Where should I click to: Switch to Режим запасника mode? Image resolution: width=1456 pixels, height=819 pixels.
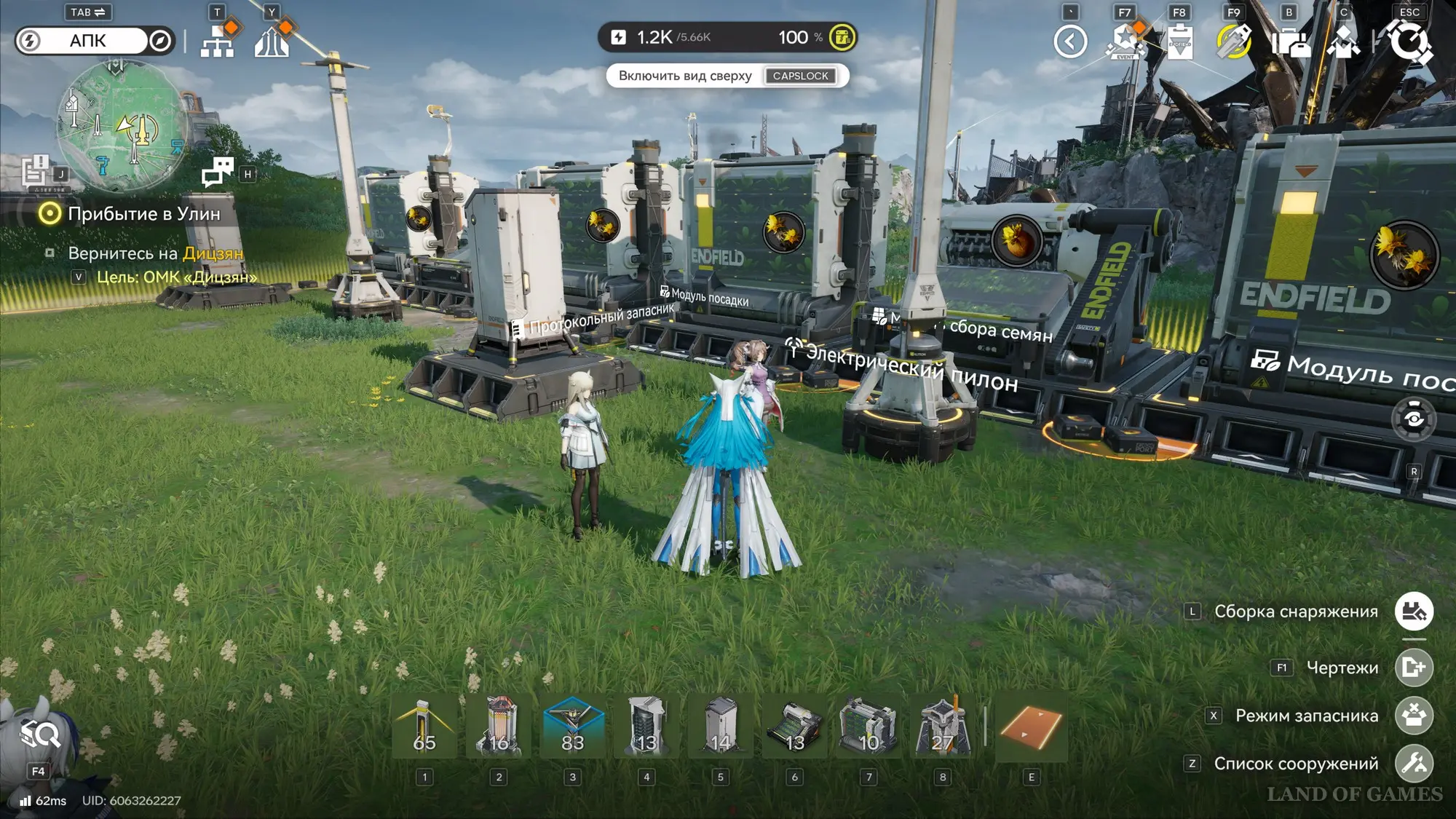click(1414, 716)
